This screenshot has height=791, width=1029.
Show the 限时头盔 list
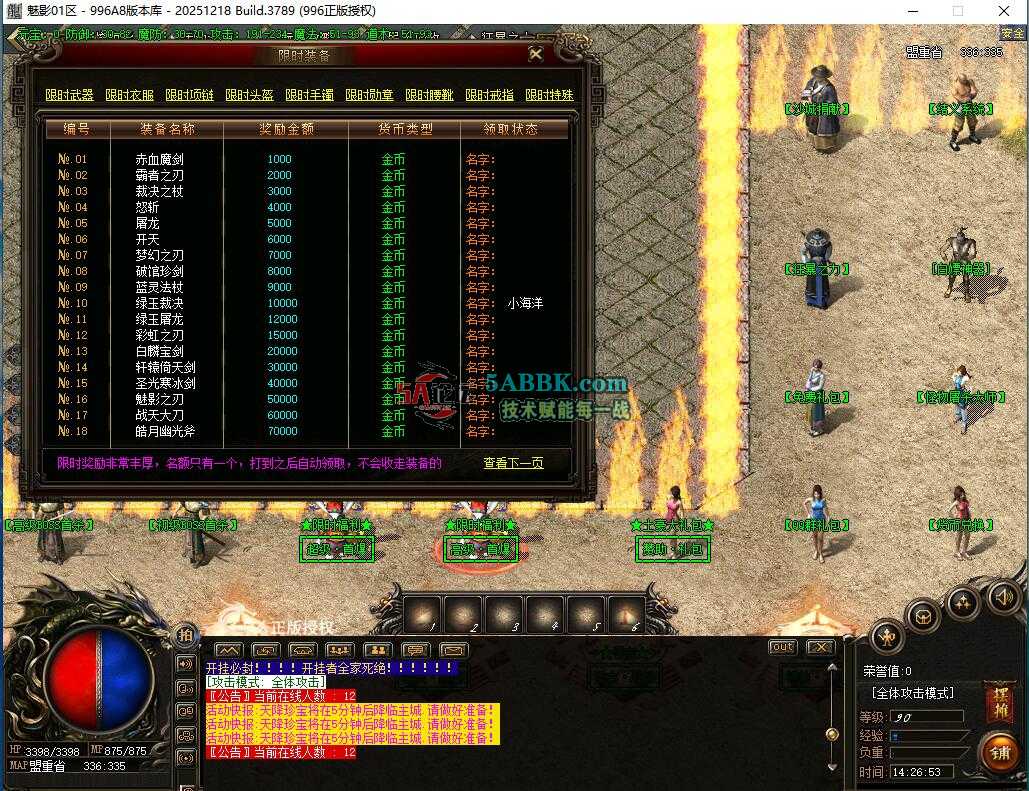click(249, 95)
